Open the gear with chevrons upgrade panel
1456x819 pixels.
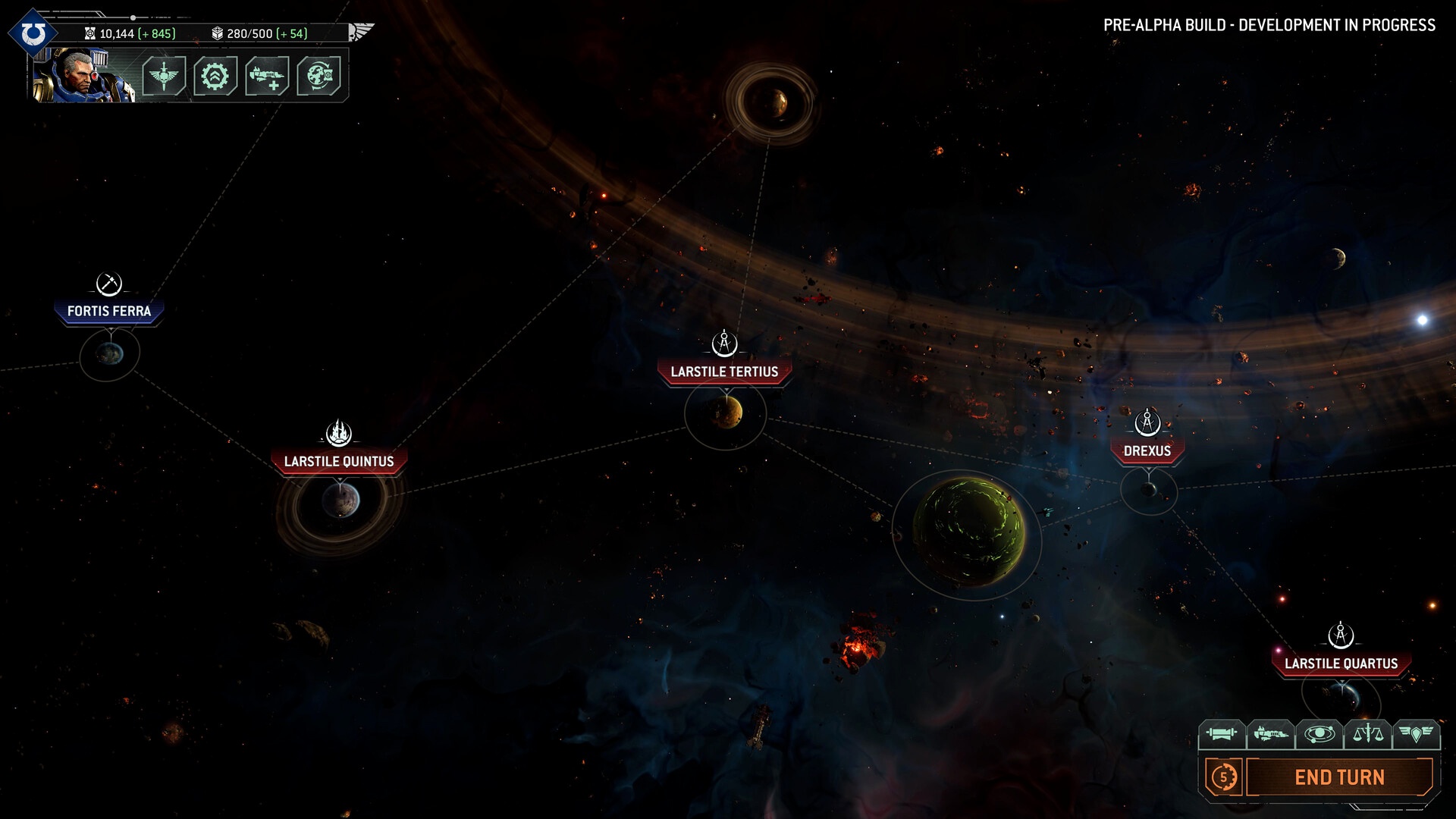[215, 76]
